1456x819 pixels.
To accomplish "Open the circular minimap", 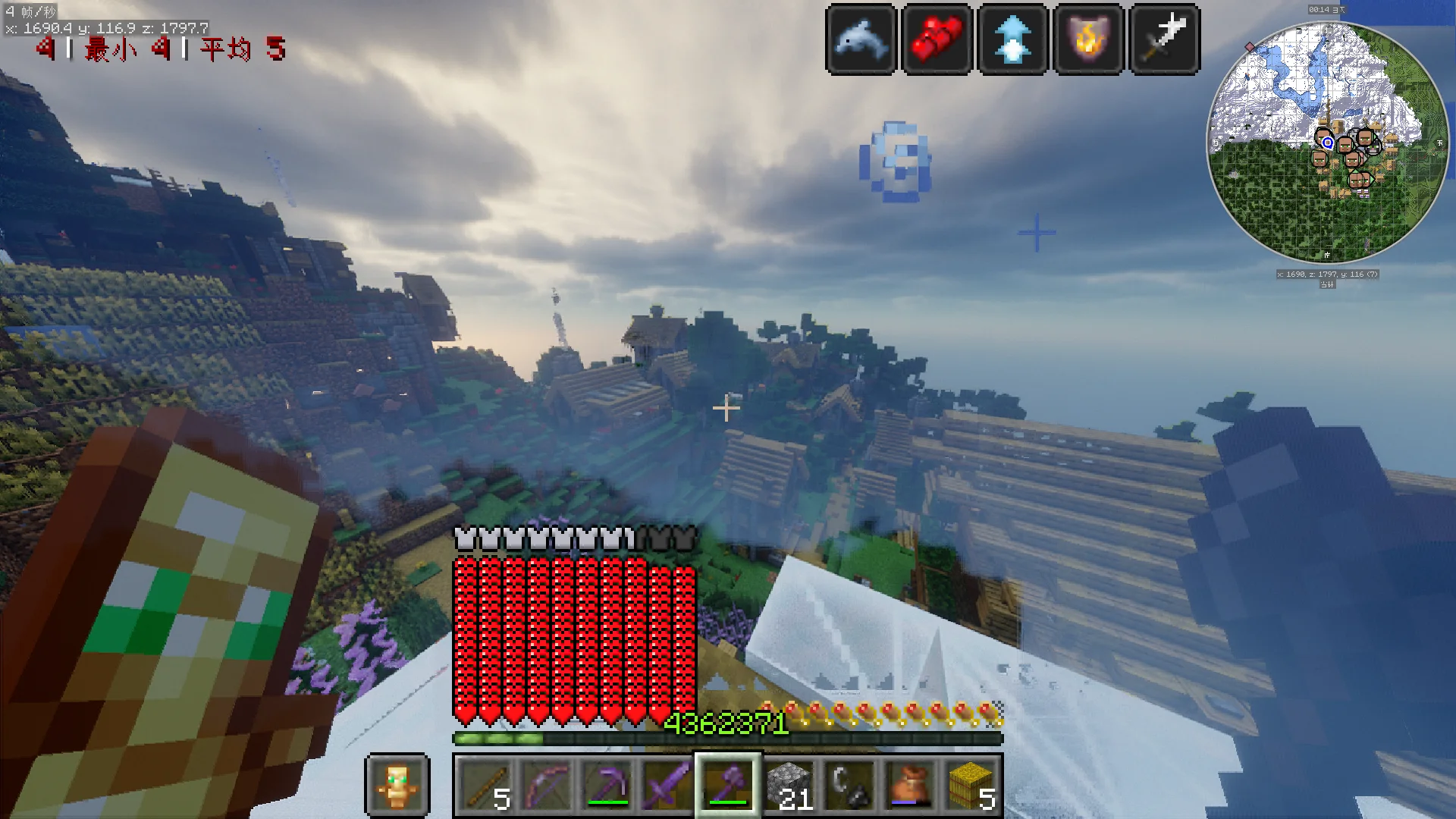I will point(1327,143).
